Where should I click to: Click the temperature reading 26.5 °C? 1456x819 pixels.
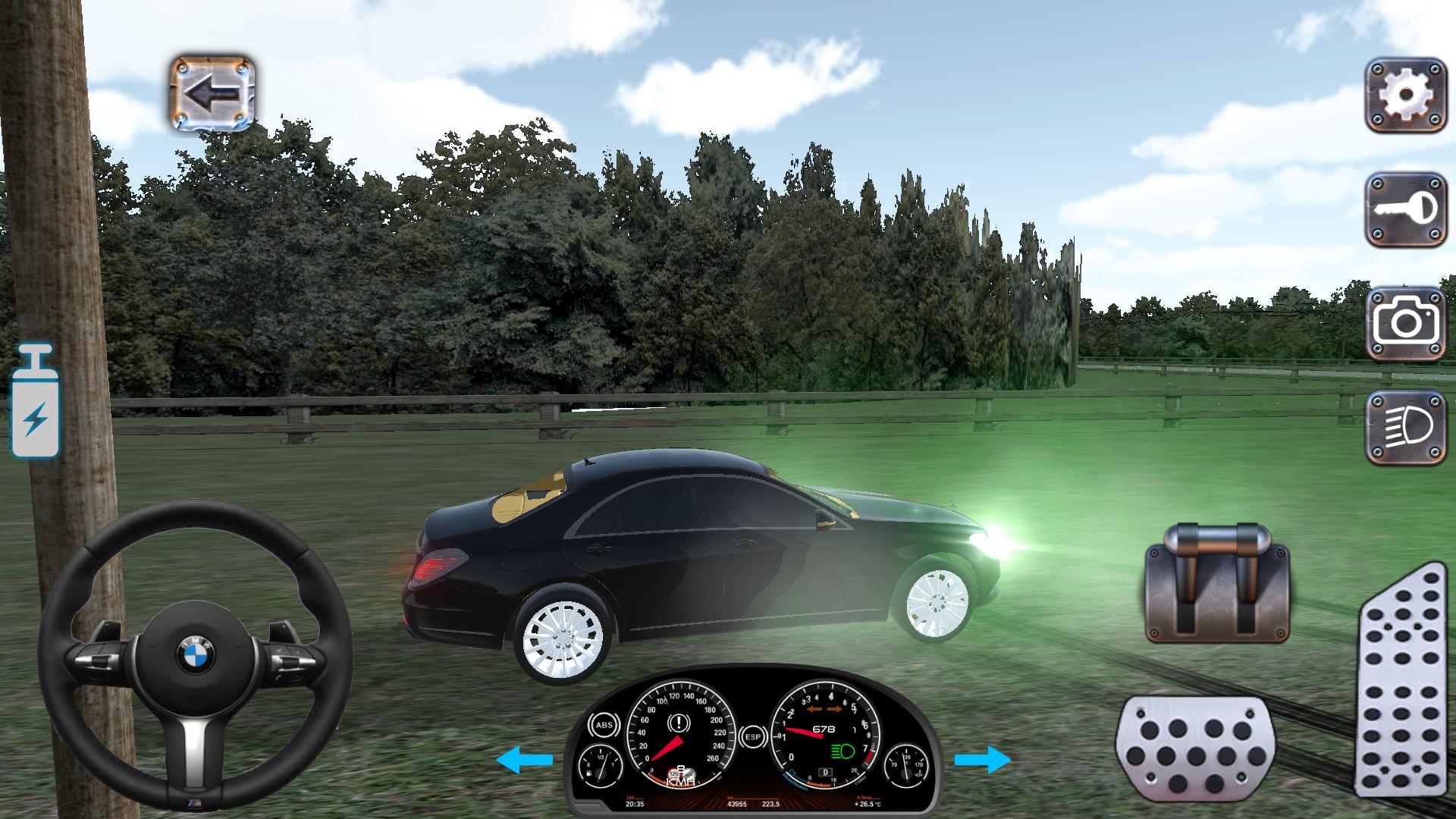pos(867,803)
